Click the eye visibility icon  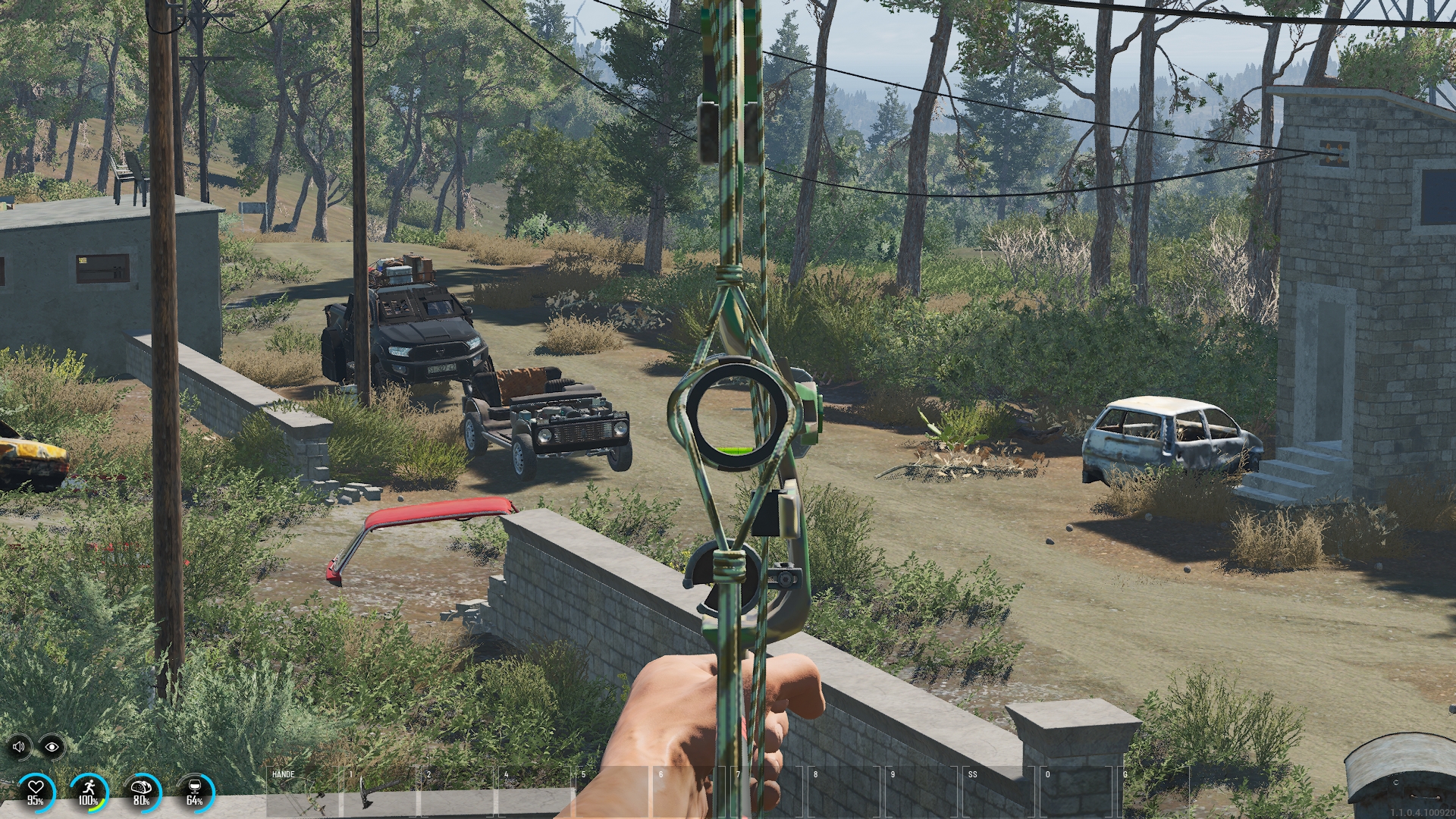[x=52, y=747]
